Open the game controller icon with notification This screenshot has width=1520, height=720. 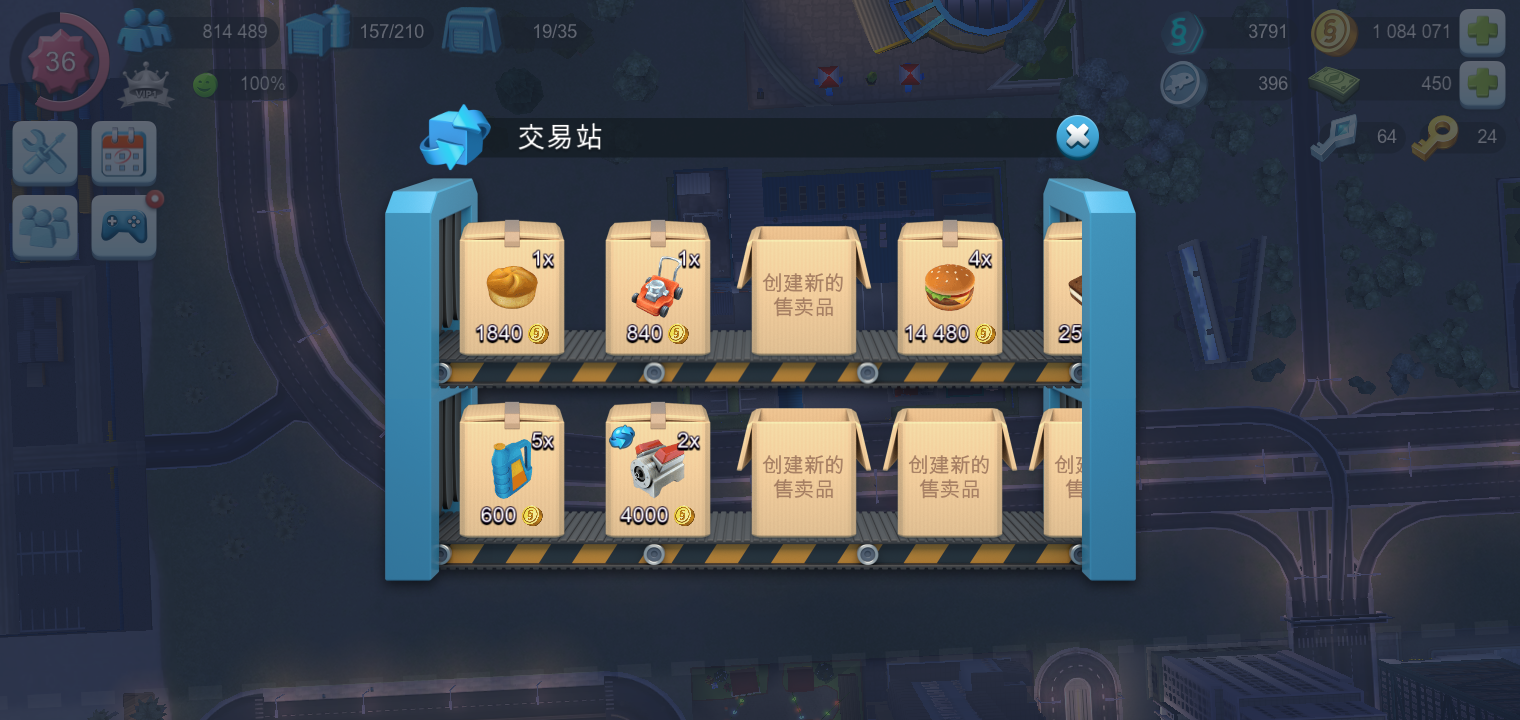click(123, 225)
